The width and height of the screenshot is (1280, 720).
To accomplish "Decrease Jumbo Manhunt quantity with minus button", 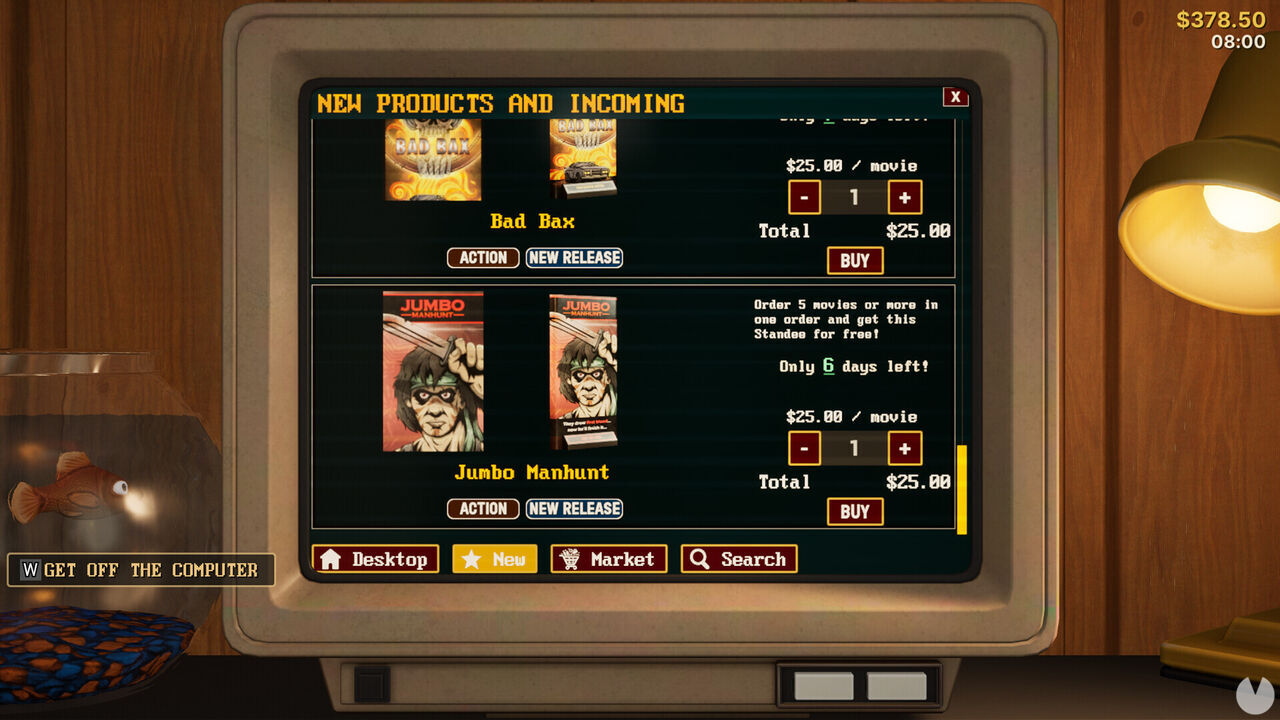I will pyautogui.click(x=804, y=448).
